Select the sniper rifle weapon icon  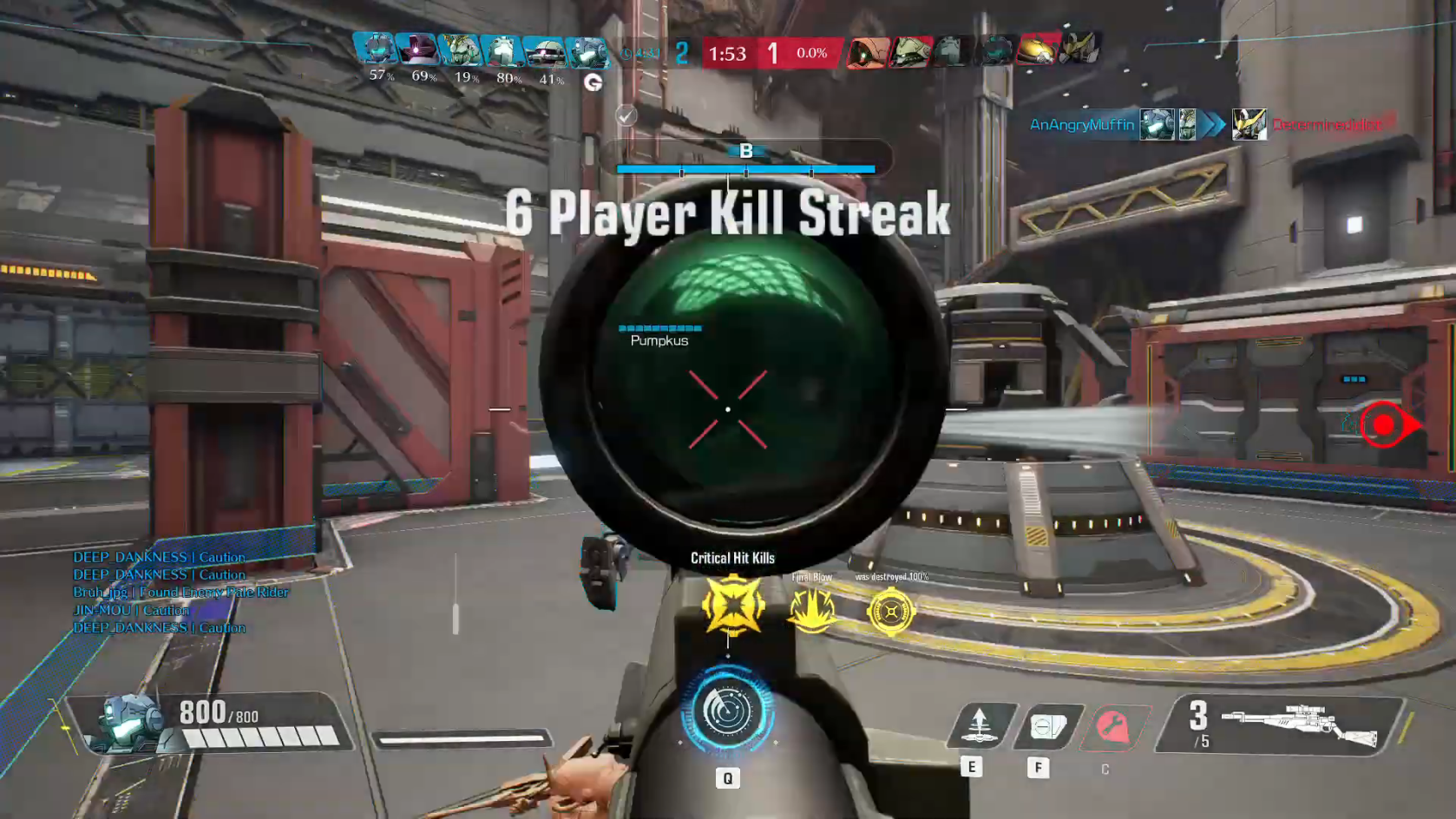[x=1299, y=724]
